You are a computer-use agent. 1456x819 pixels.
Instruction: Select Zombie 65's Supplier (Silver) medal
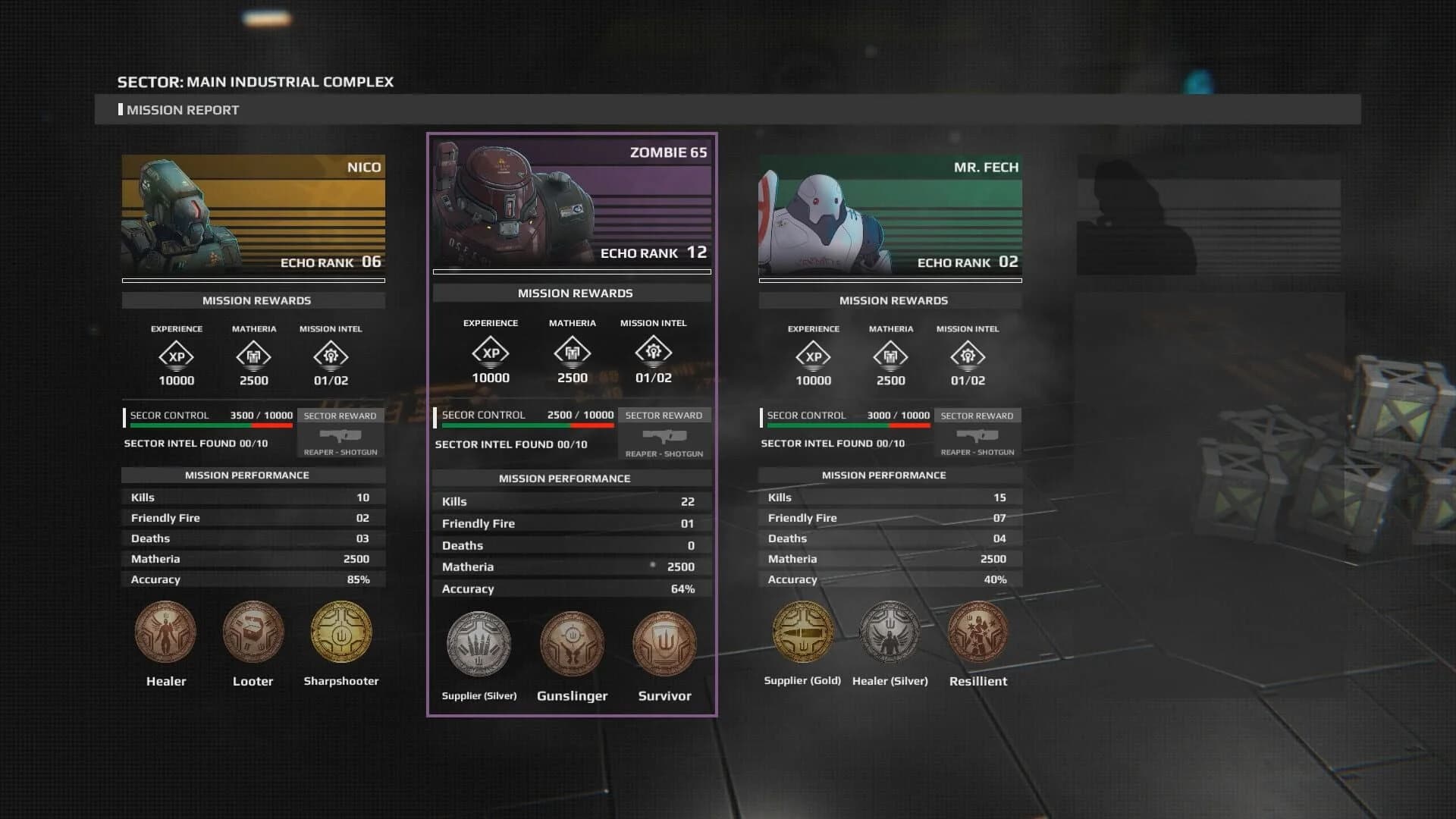click(x=479, y=643)
